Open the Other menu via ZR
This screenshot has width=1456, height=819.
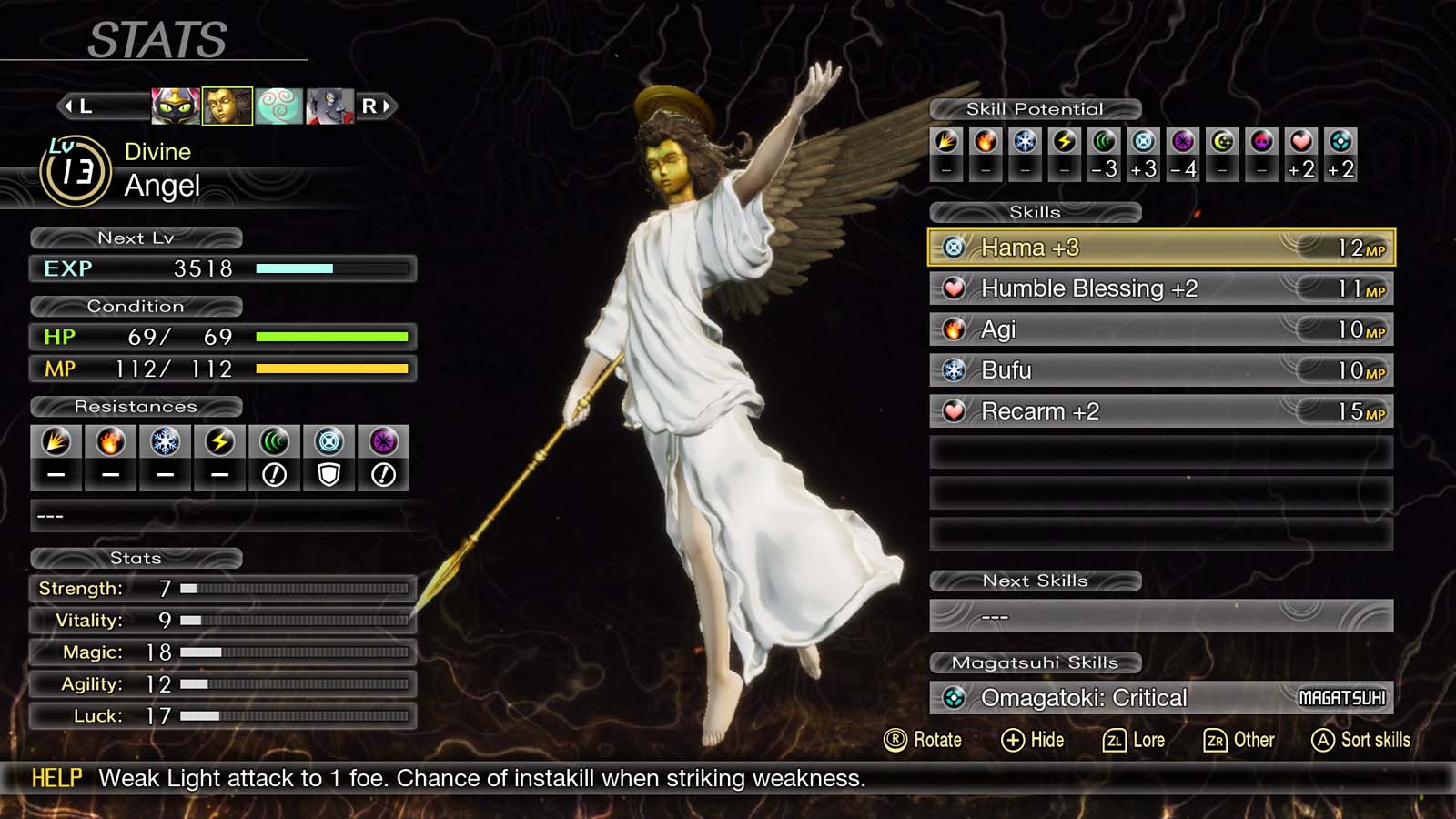pos(1238,740)
